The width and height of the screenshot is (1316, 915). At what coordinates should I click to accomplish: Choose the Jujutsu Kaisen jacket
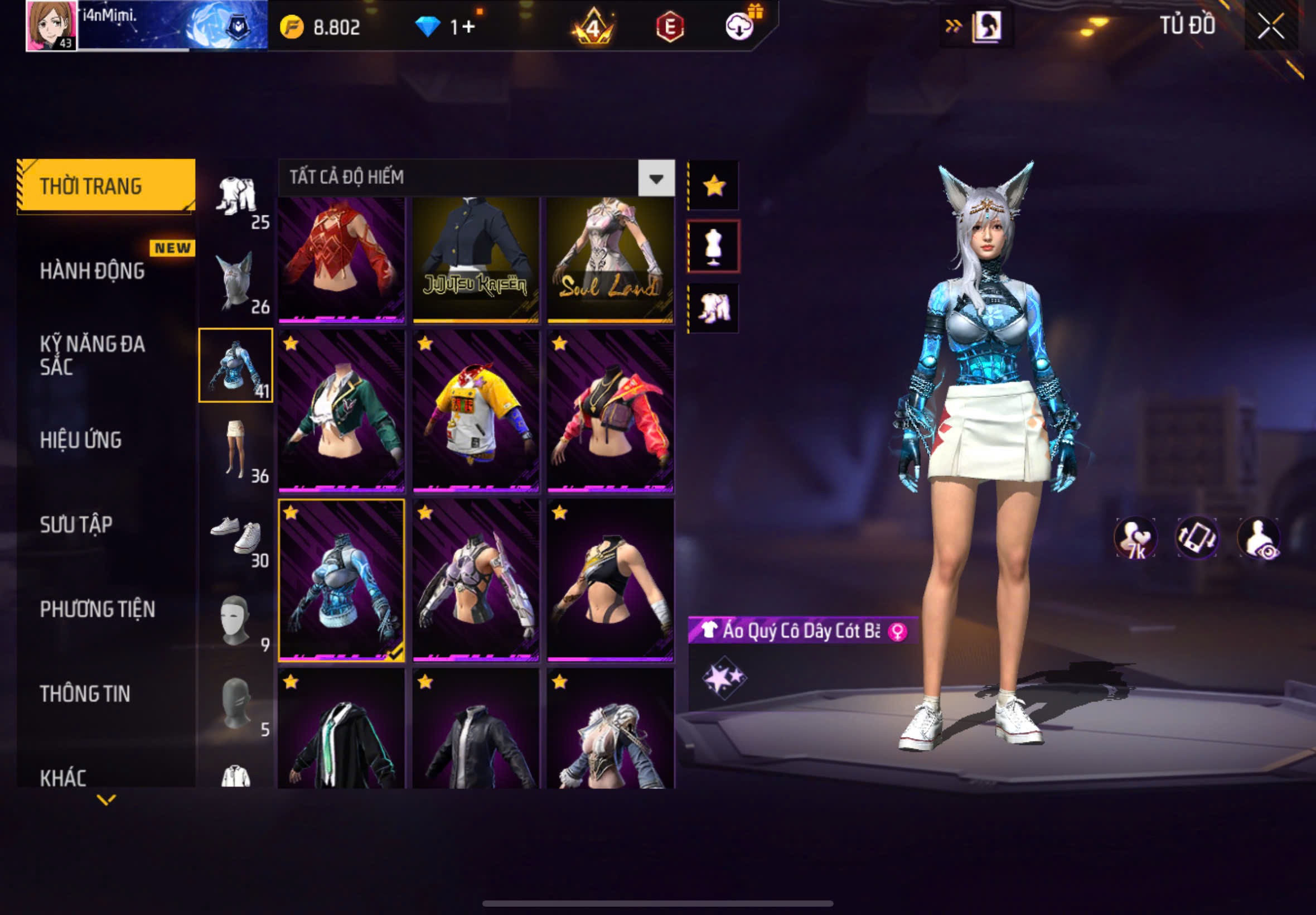coord(476,259)
